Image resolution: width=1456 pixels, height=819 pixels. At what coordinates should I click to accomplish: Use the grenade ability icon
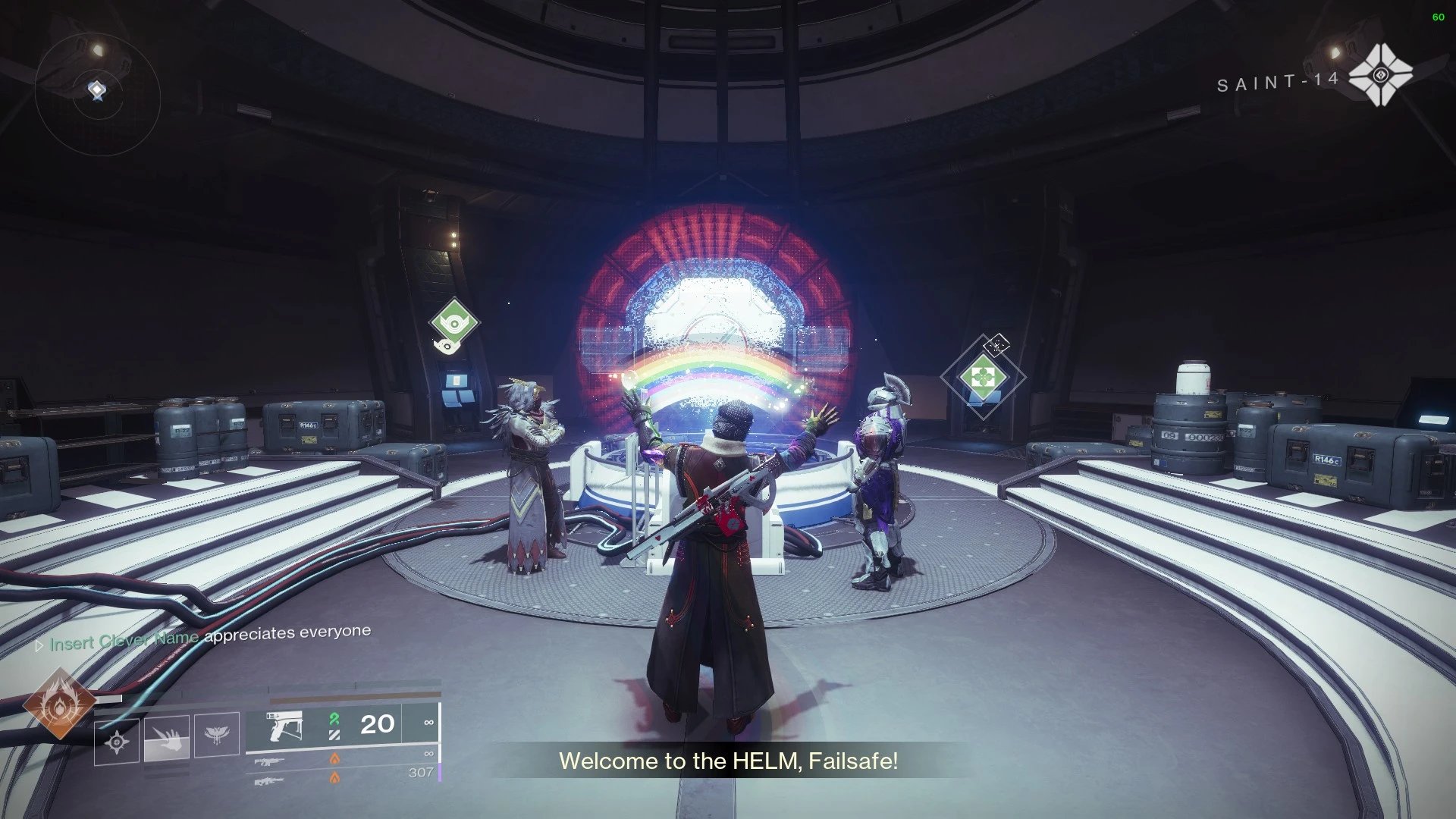pyautogui.click(x=117, y=742)
